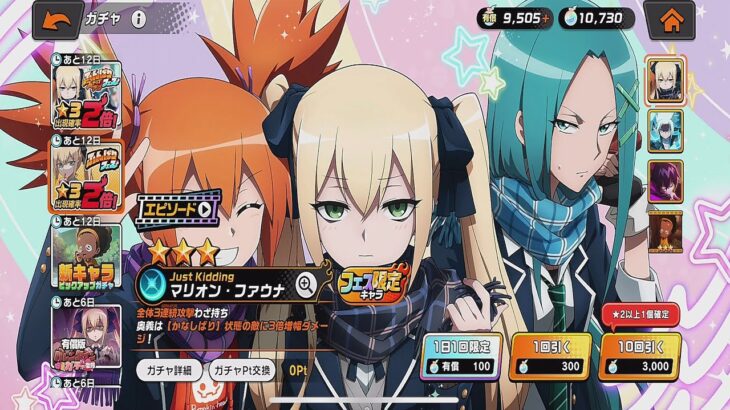Select the dark-skinned character portrait thumbnail
The width and height of the screenshot is (730, 410).
pyautogui.click(x=665, y=230)
